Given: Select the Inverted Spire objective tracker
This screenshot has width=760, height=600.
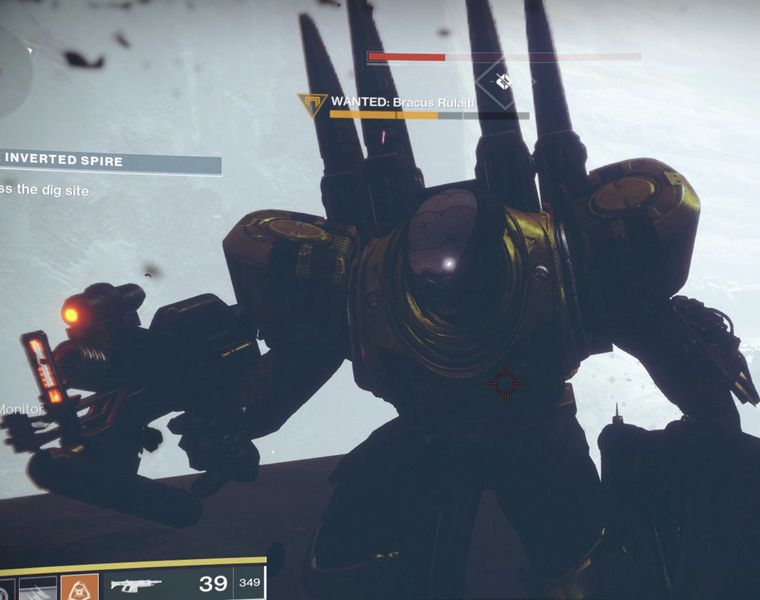Looking at the screenshot, I should [x=110, y=160].
